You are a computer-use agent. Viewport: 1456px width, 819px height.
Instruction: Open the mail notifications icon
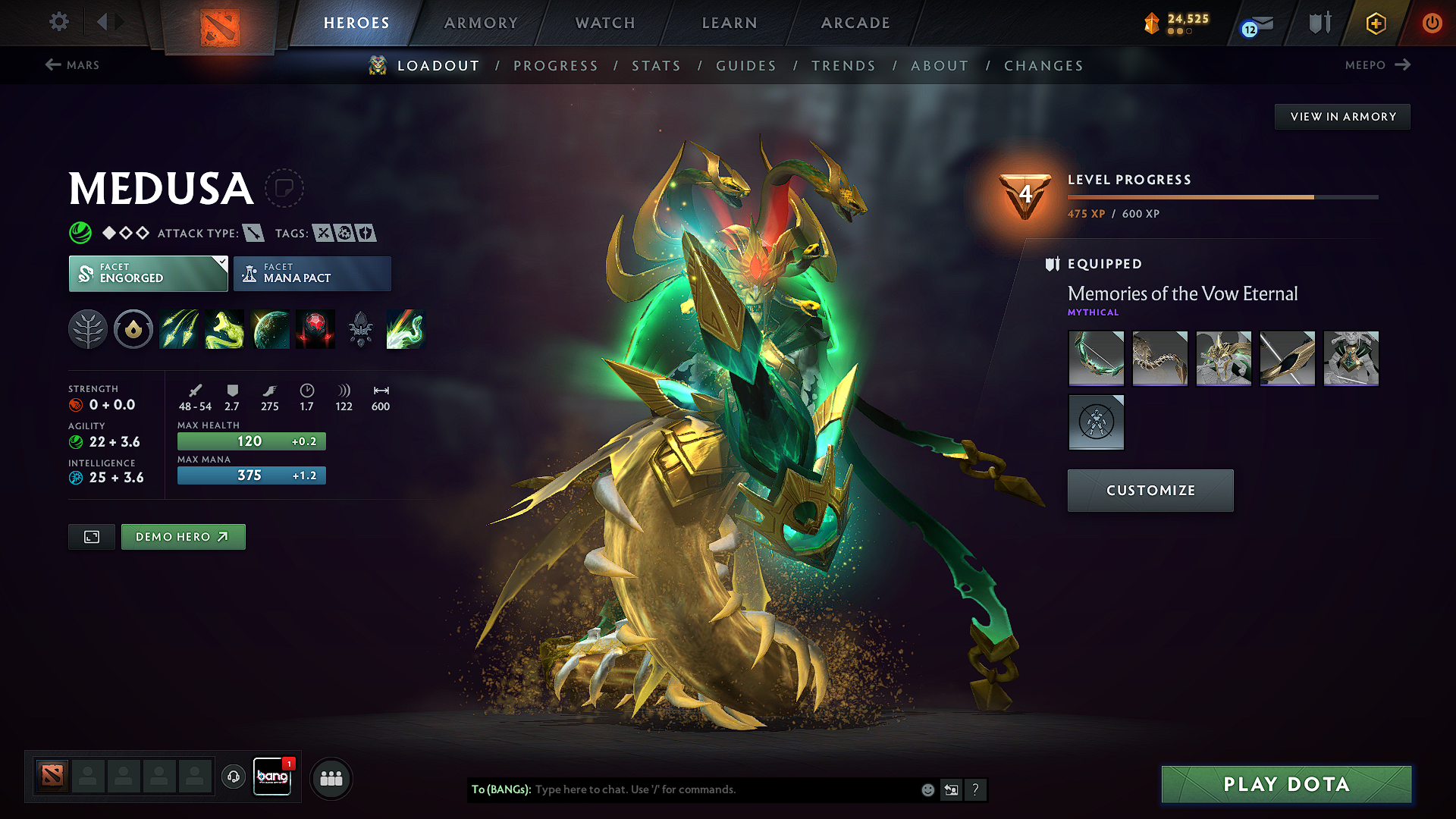tap(1257, 23)
